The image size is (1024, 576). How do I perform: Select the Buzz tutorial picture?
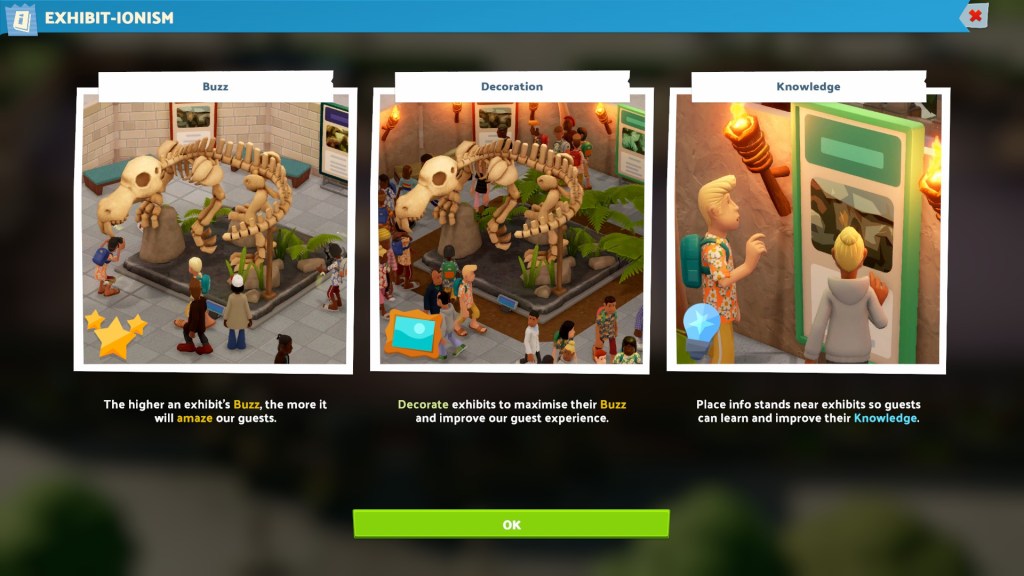[x=215, y=228]
